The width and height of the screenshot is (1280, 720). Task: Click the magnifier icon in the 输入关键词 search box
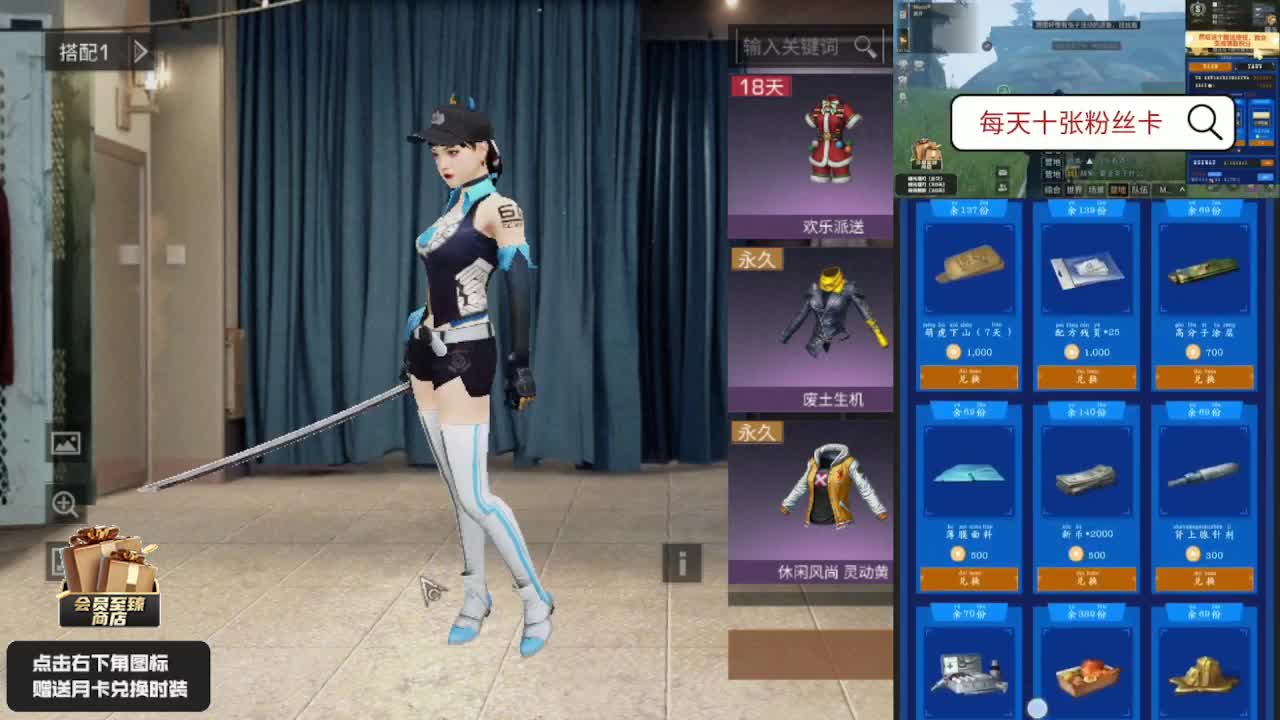coord(866,46)
